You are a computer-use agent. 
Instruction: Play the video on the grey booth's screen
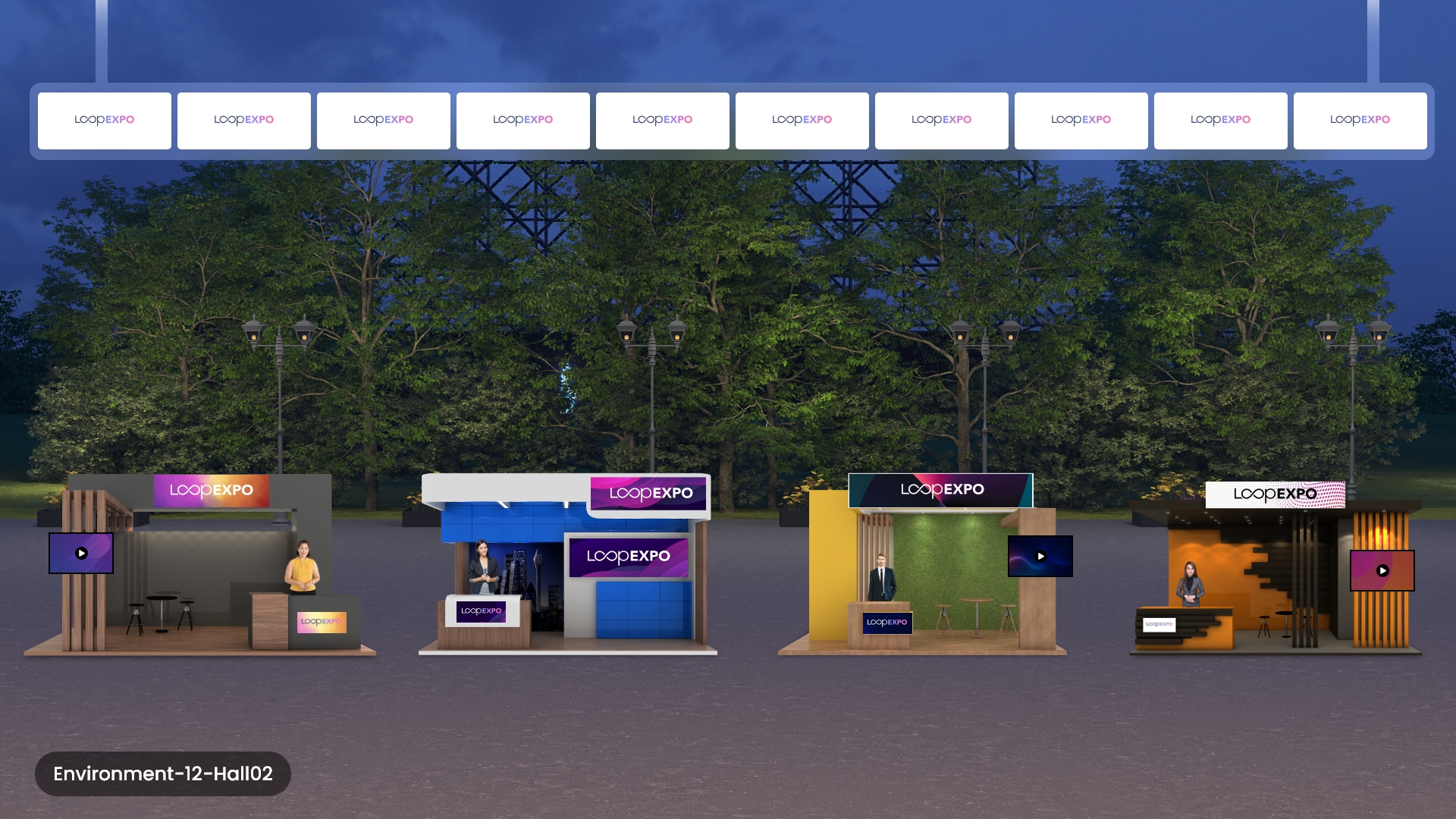(x=81, y=554)
